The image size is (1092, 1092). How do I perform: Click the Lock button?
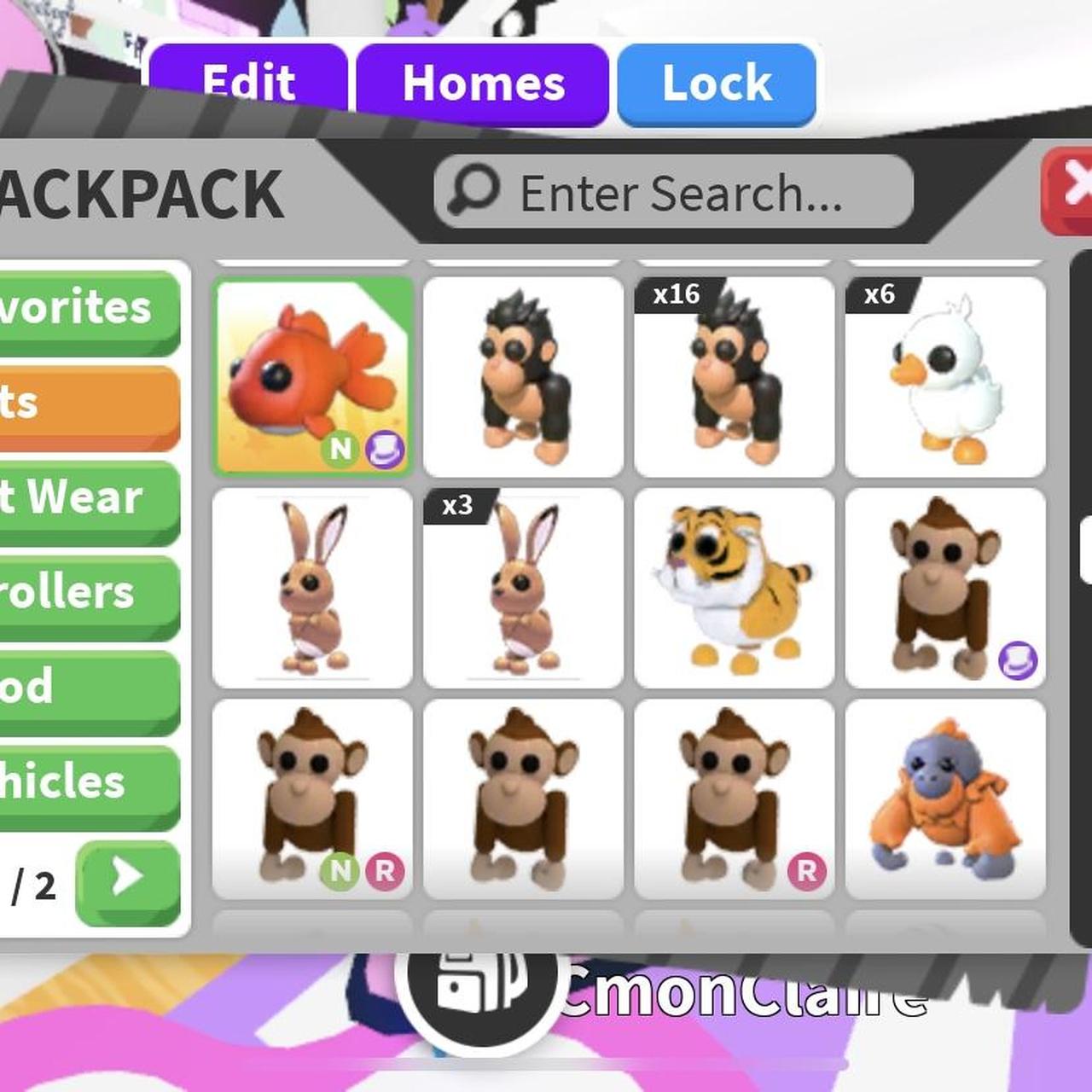coord(715,83)
